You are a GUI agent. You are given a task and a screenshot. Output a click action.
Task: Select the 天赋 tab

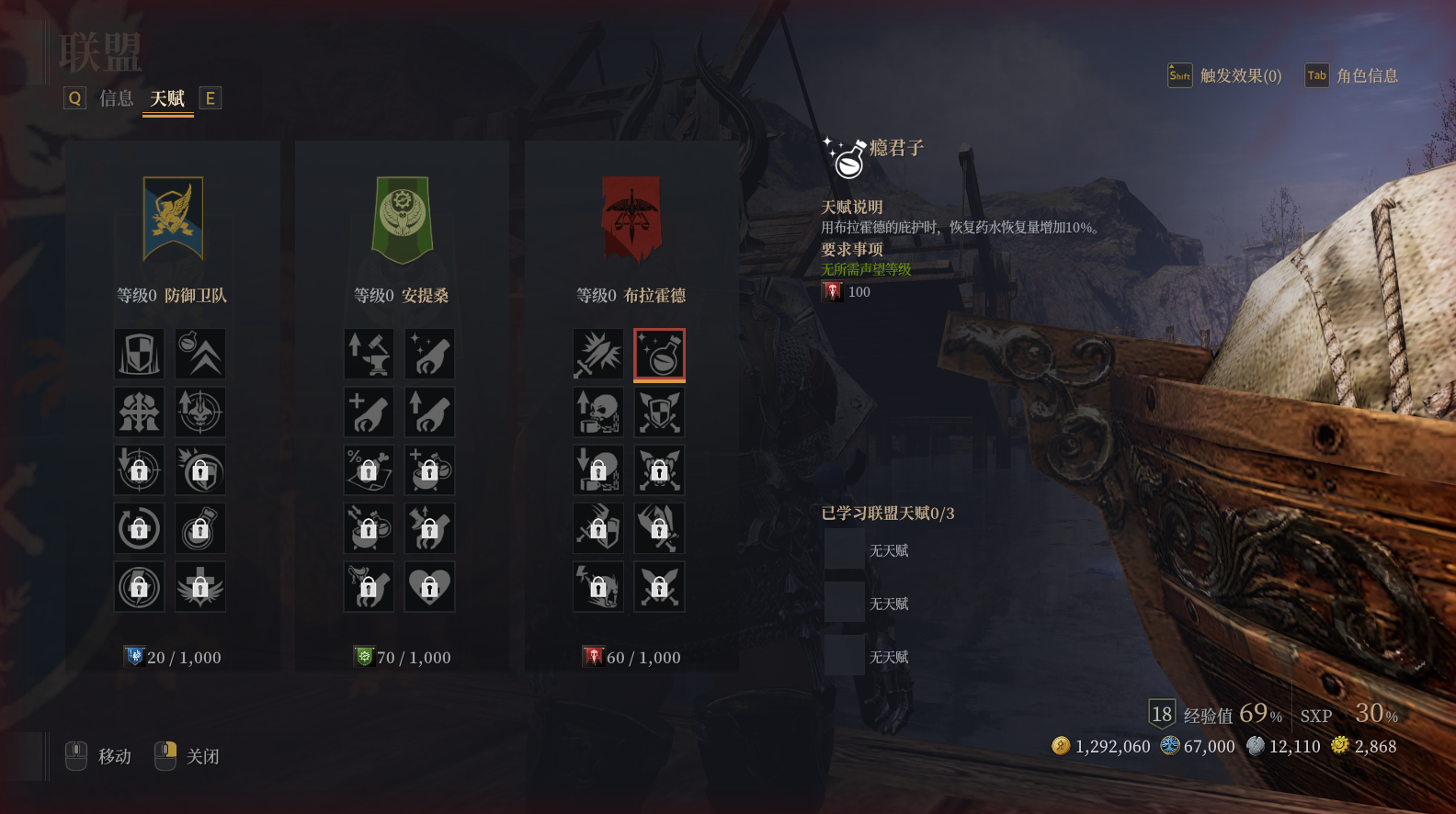pos(167,98)
